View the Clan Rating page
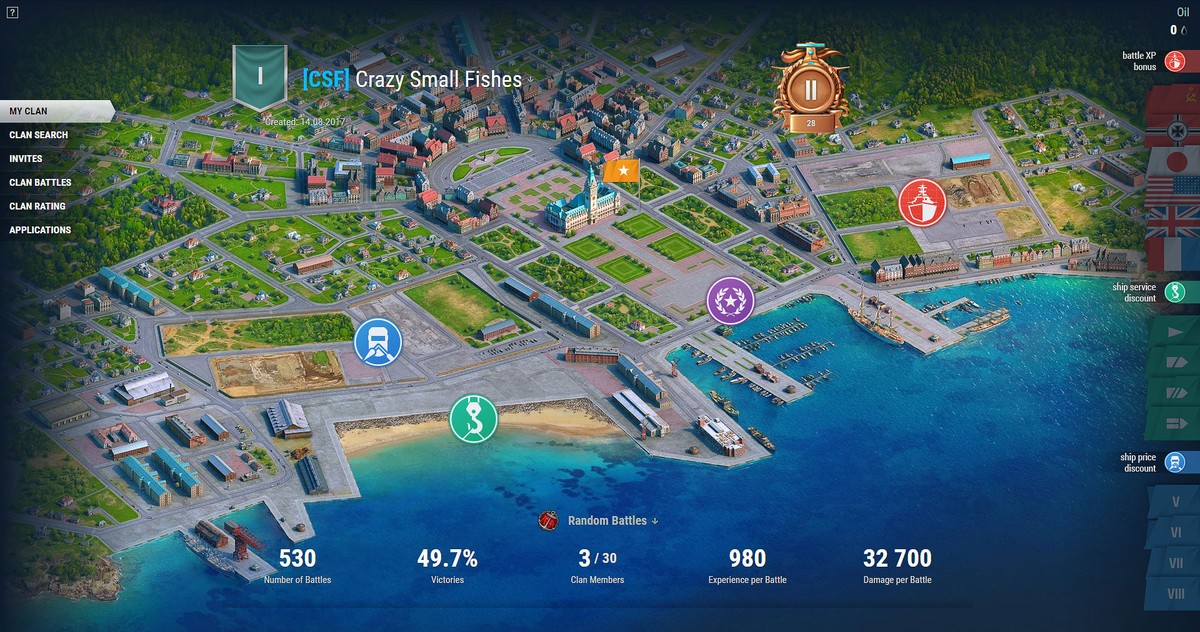Screen dimensions: 1200x632 tap(37, 206)
